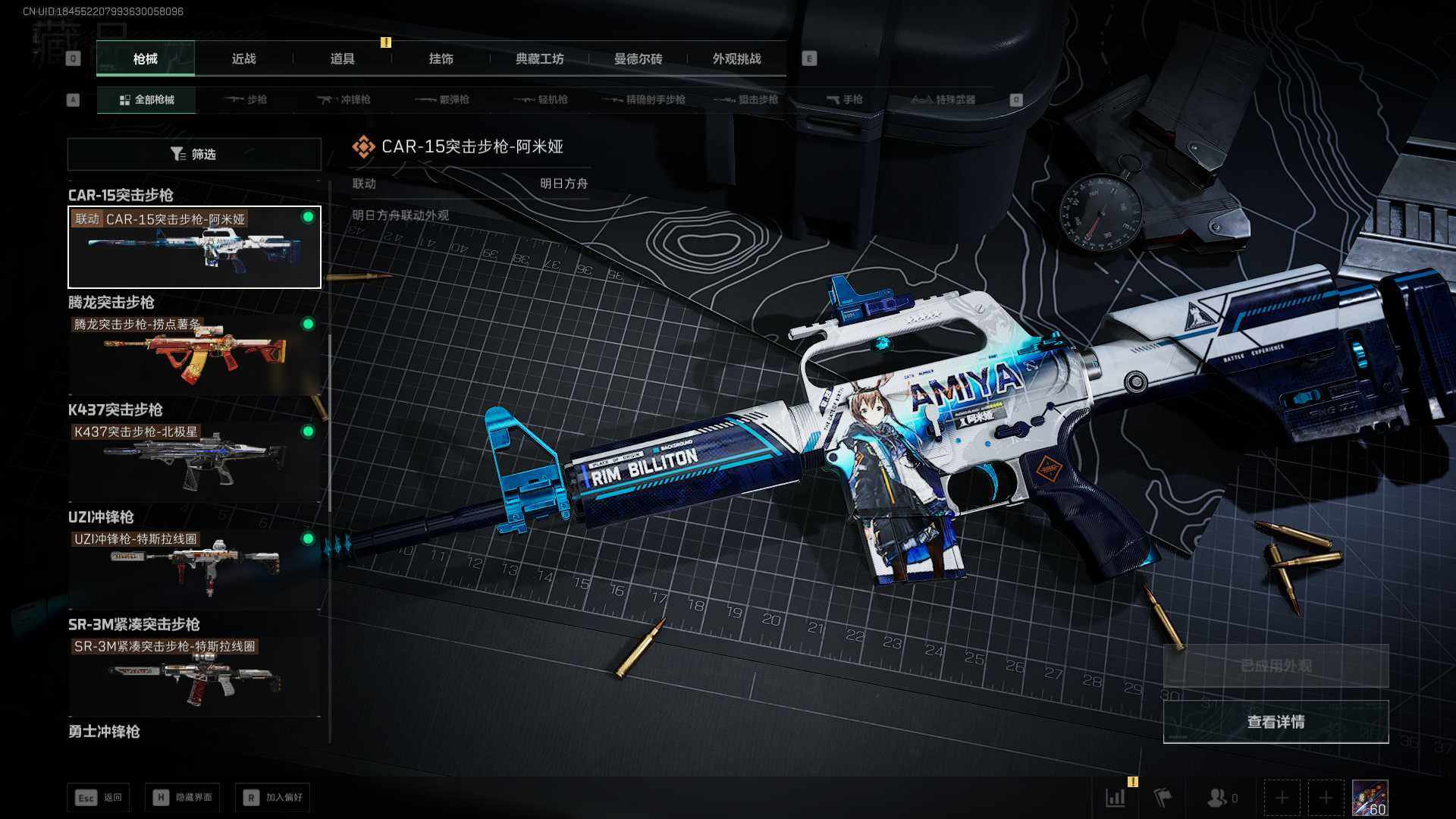1456x819 pixels.
Task: Open the 筛选 filter button
Action: [x=194, y=155]
